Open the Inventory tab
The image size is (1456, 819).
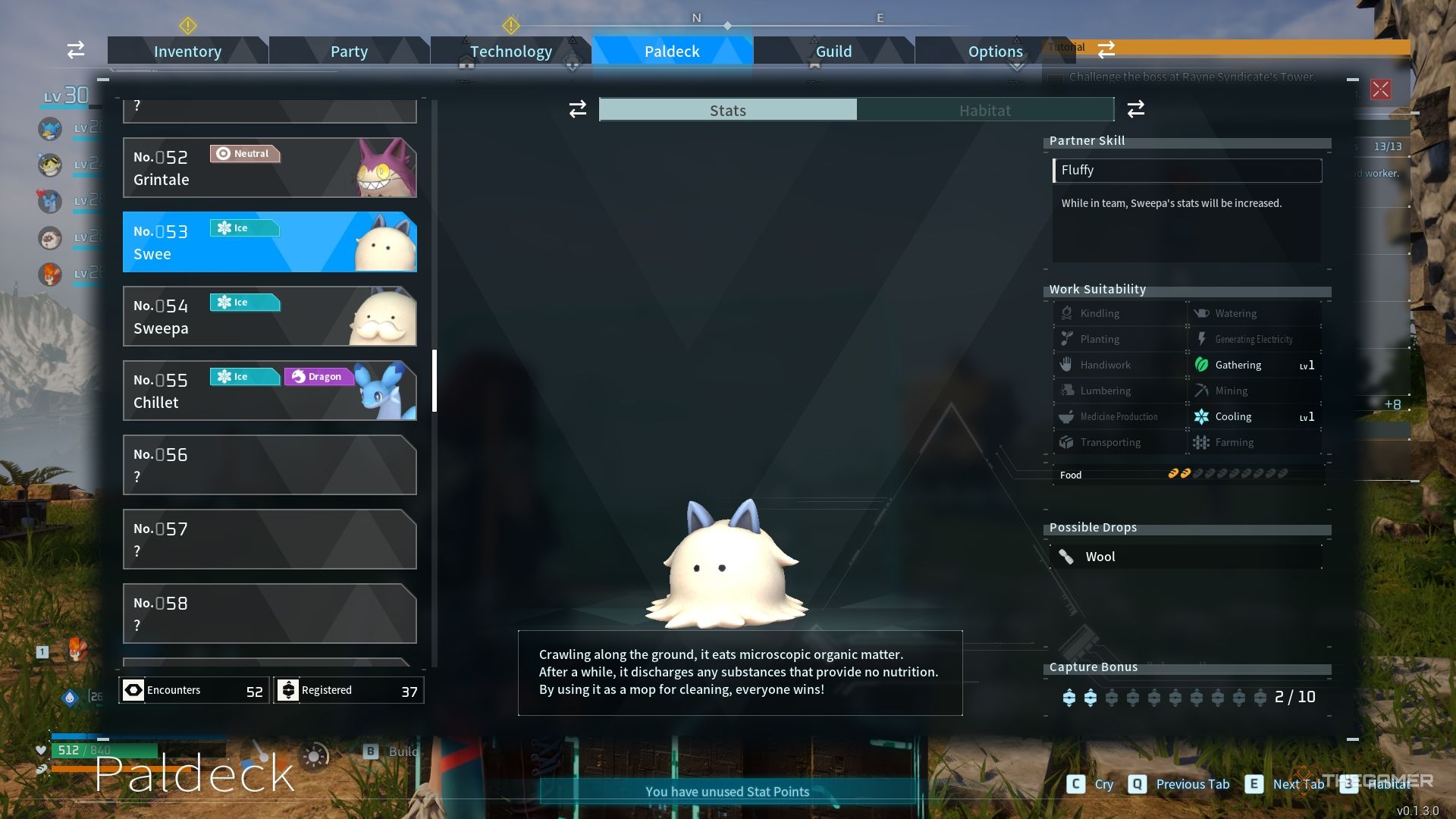(x=187, y=51)
